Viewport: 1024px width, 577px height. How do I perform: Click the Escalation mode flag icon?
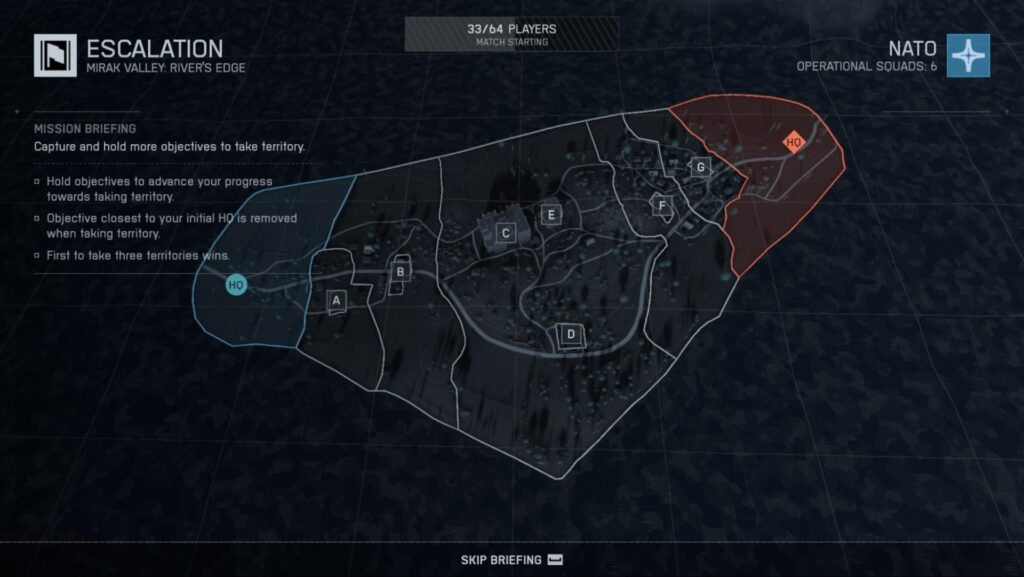[55, 55]
